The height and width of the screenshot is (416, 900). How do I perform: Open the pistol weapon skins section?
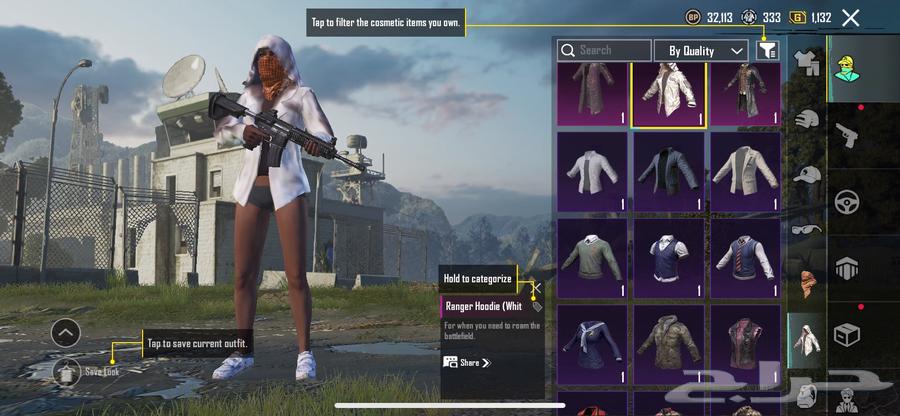tap(847, 135)
